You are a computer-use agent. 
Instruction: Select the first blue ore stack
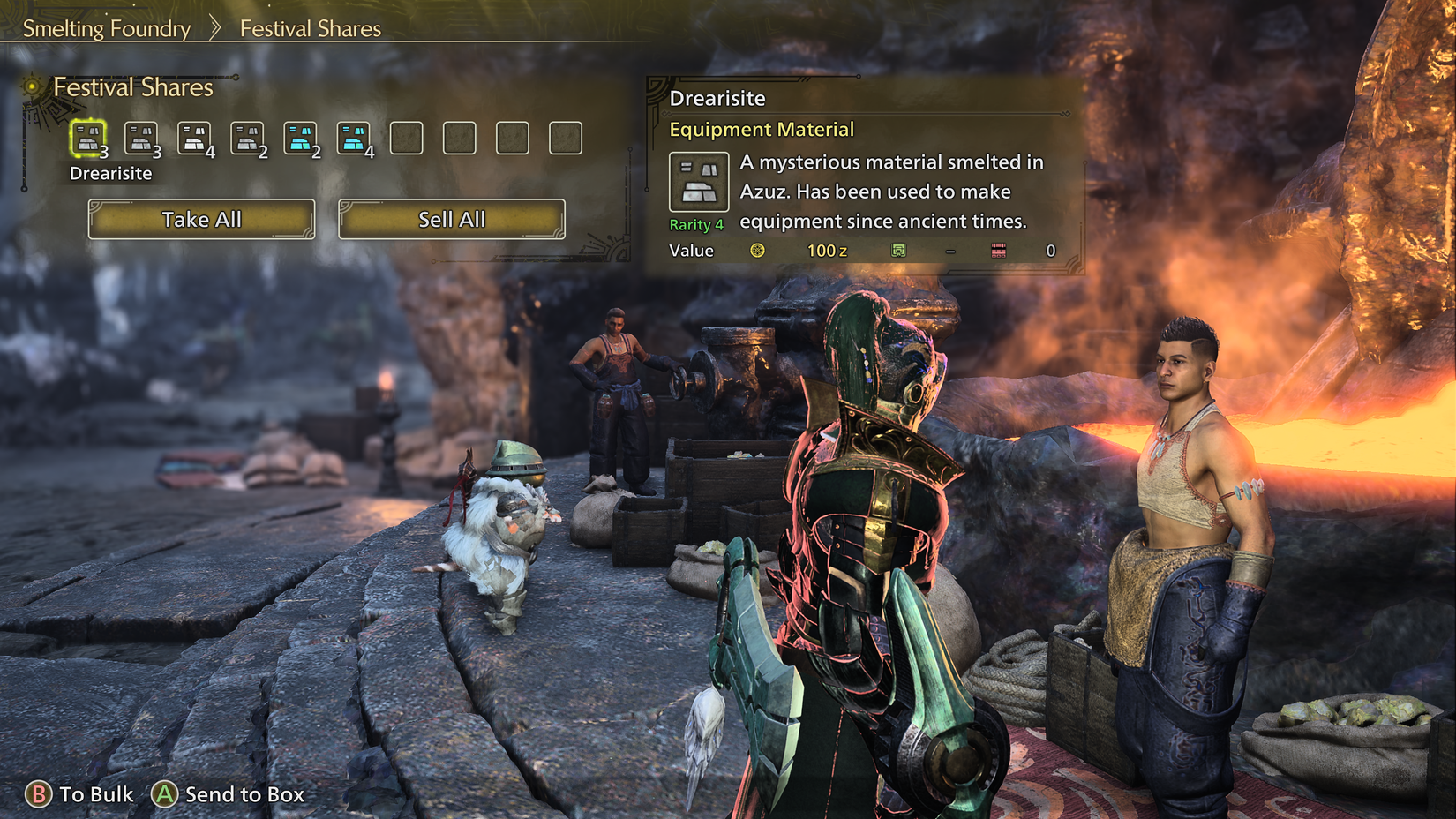point(301,137)
